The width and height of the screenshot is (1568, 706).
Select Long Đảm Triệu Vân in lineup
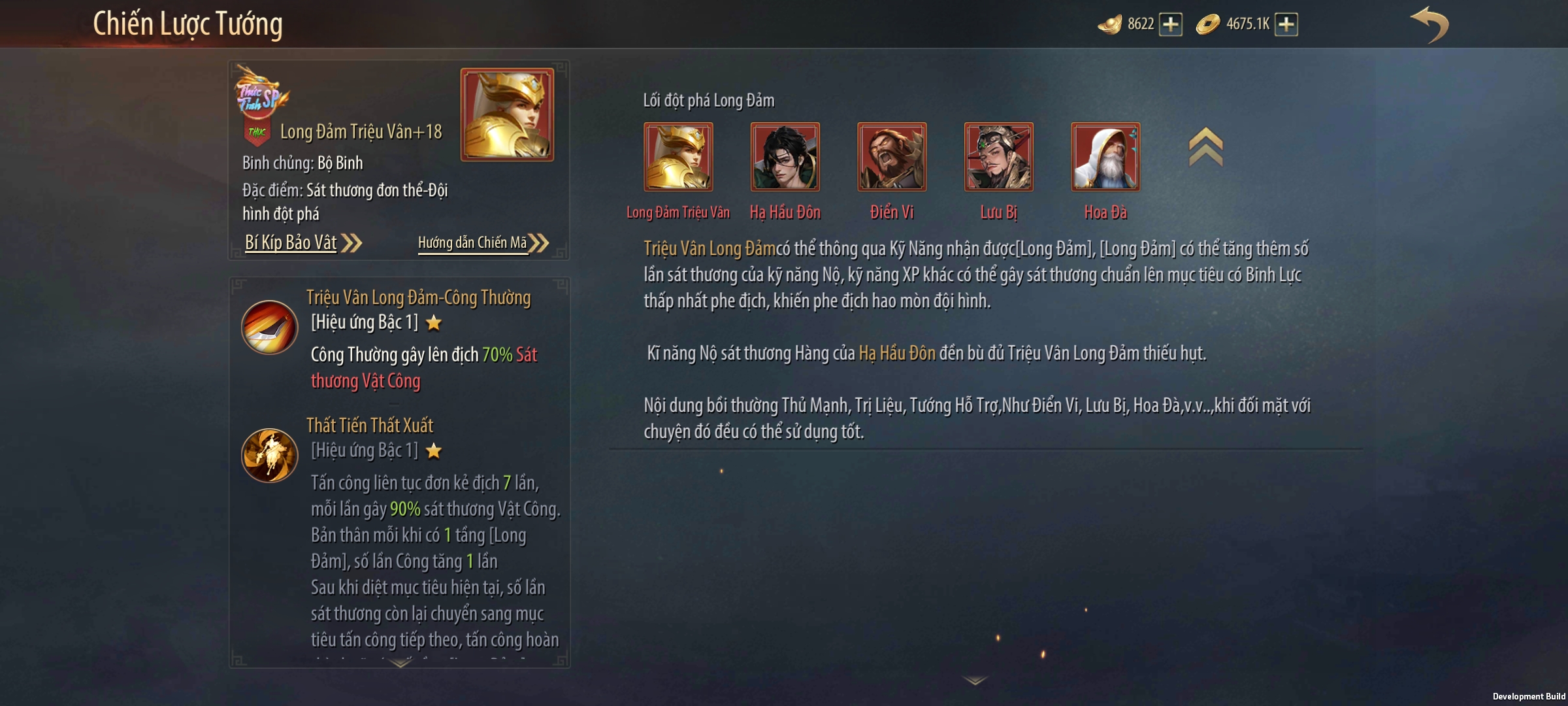point(678,157)
